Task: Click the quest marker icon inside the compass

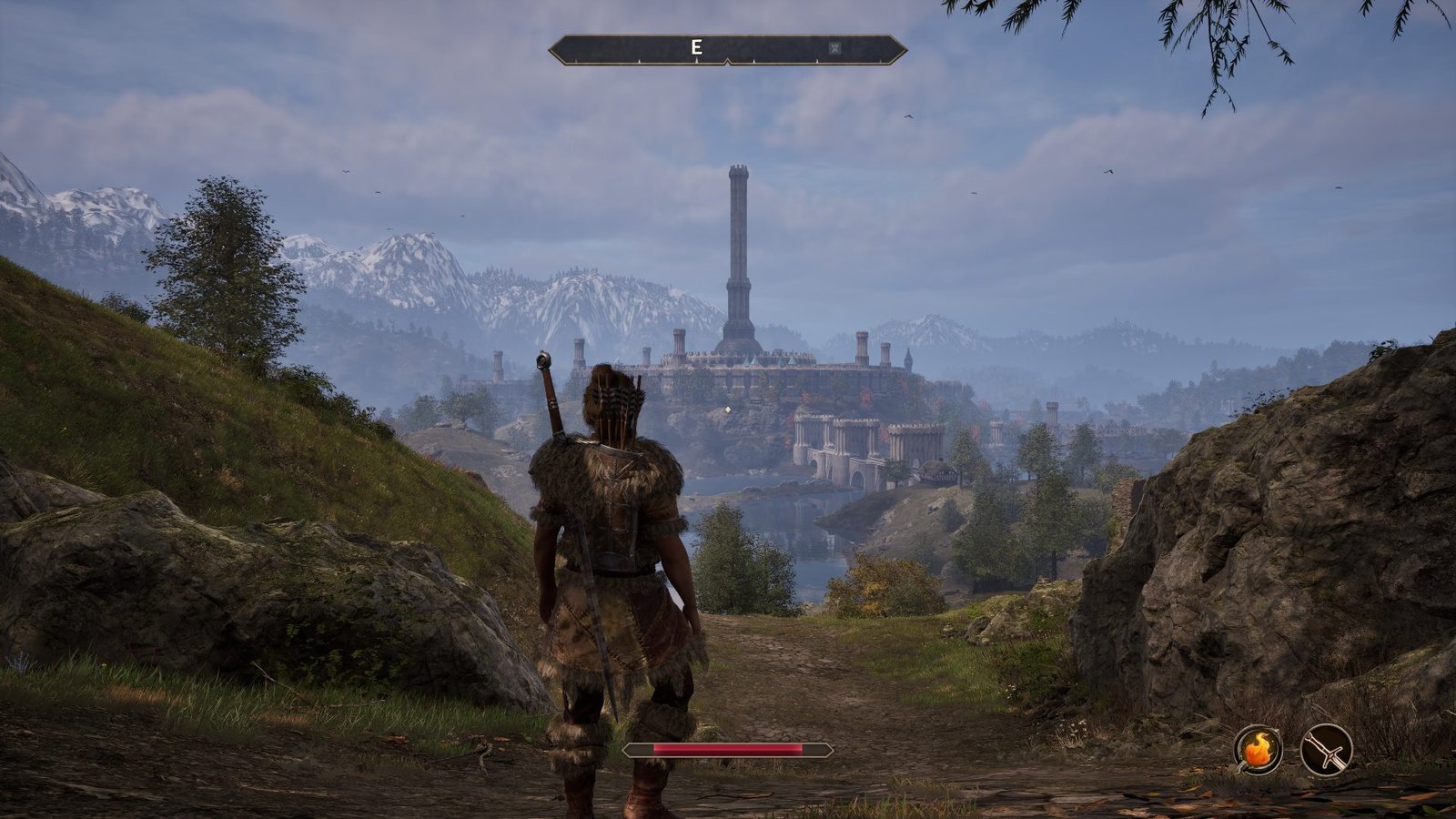Action: click(836, 47)
